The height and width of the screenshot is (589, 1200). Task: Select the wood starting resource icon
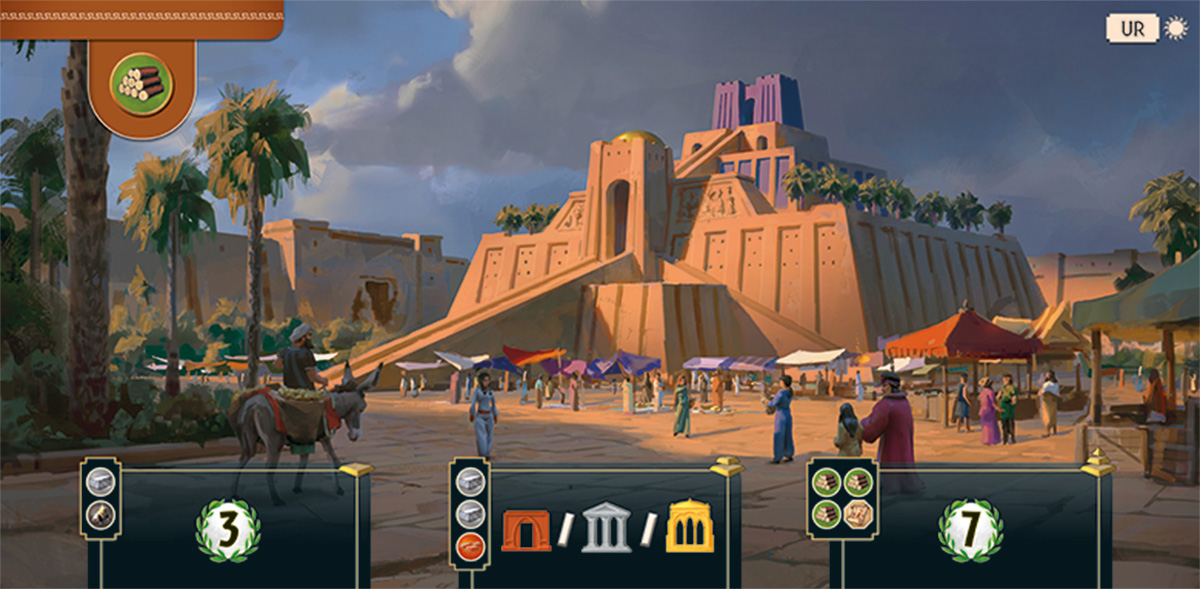click(141, 83)
